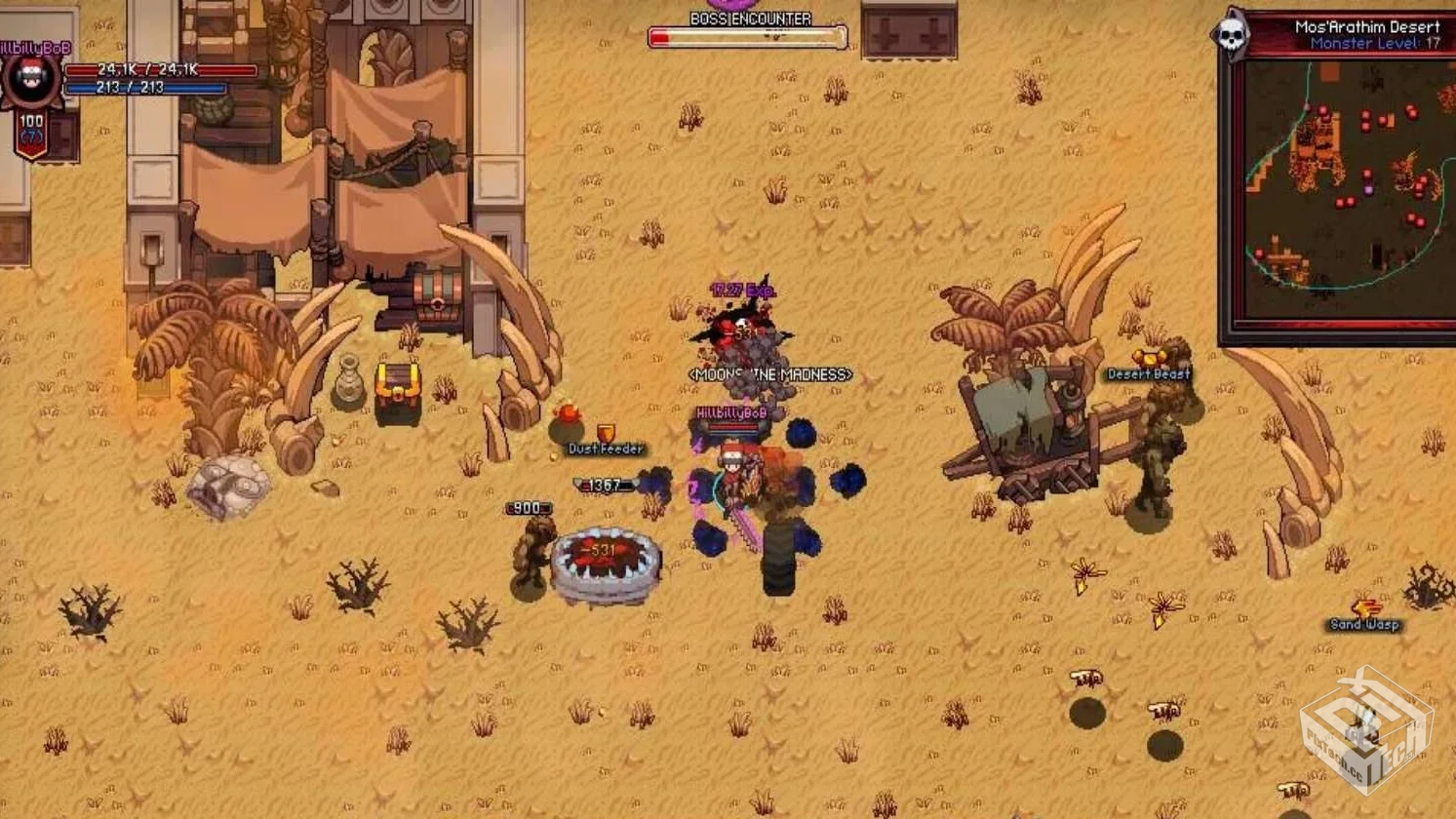The width and height of the screenshot is (1456, 819).
Task: Open the HillbillyBoB character portrait
Action: coord(31,80)
